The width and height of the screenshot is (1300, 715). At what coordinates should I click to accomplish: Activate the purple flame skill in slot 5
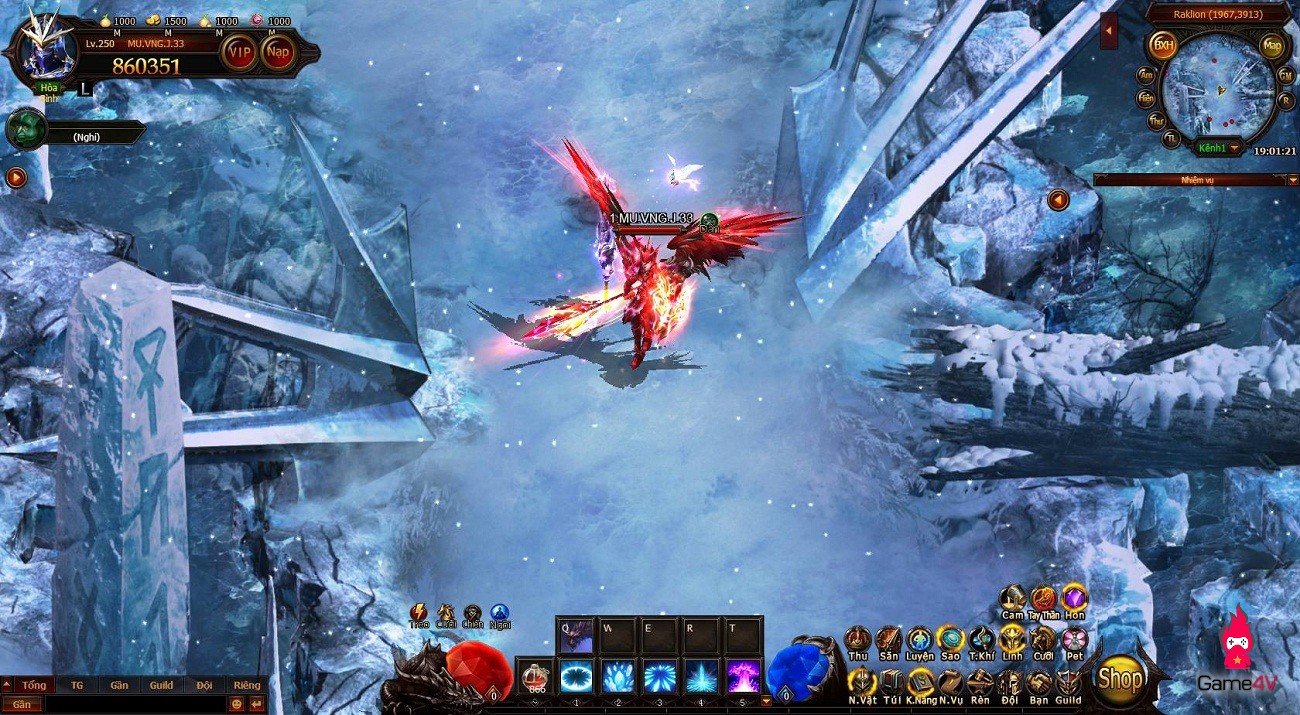click(743, 677)
